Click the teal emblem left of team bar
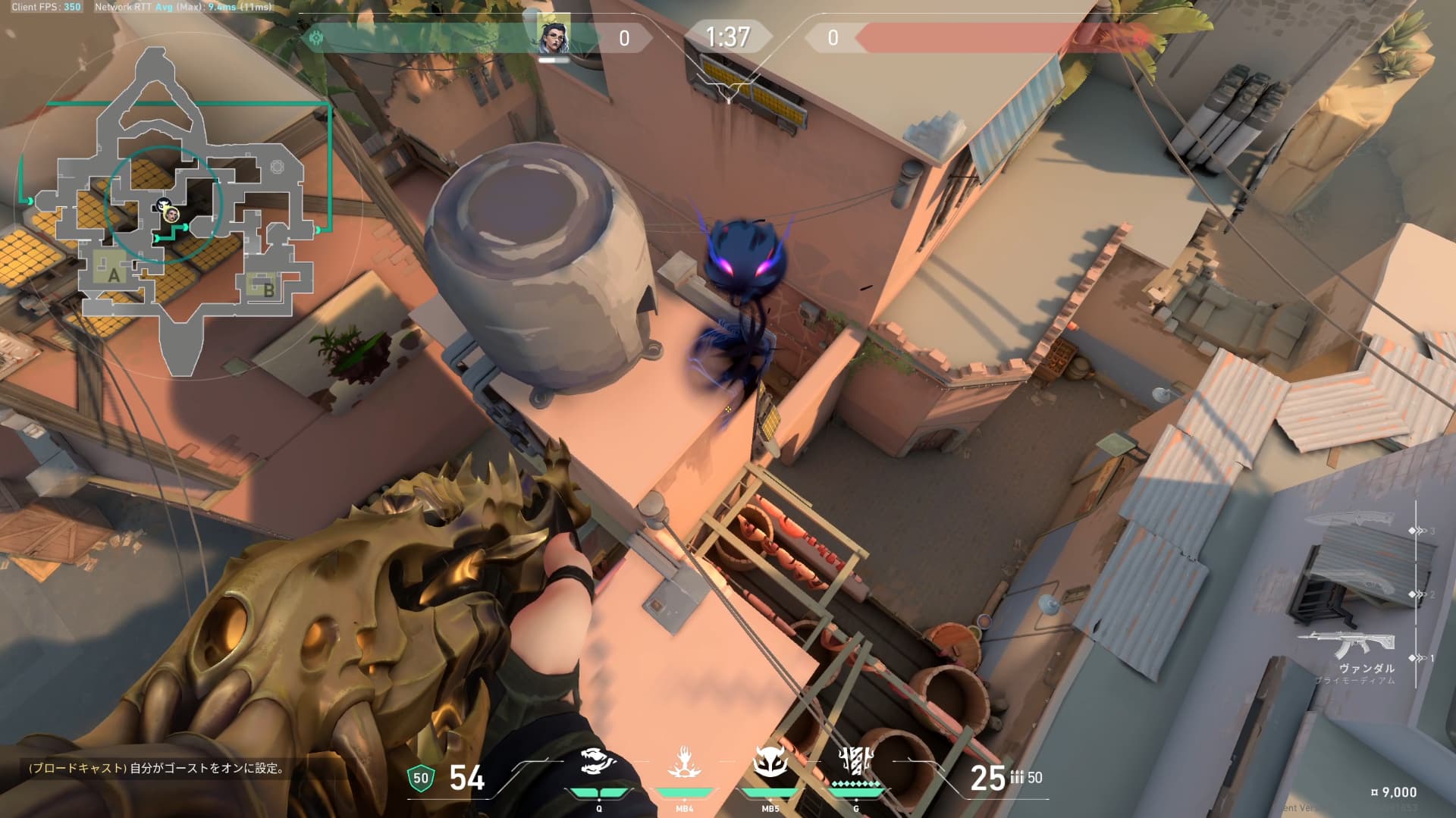 coord(315,37)
